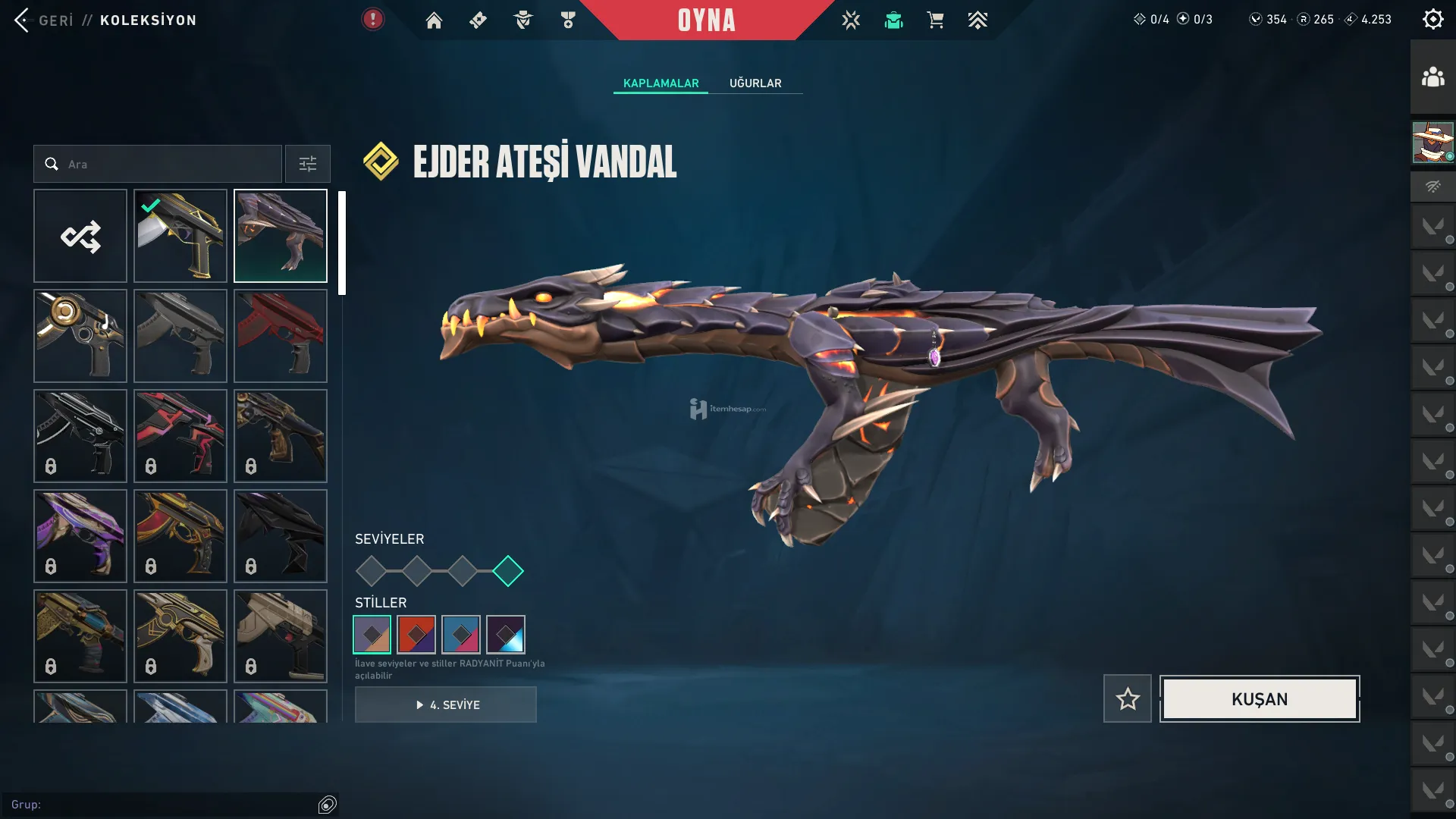
Task: Open the settings gear
Action: click(1432, 20)
